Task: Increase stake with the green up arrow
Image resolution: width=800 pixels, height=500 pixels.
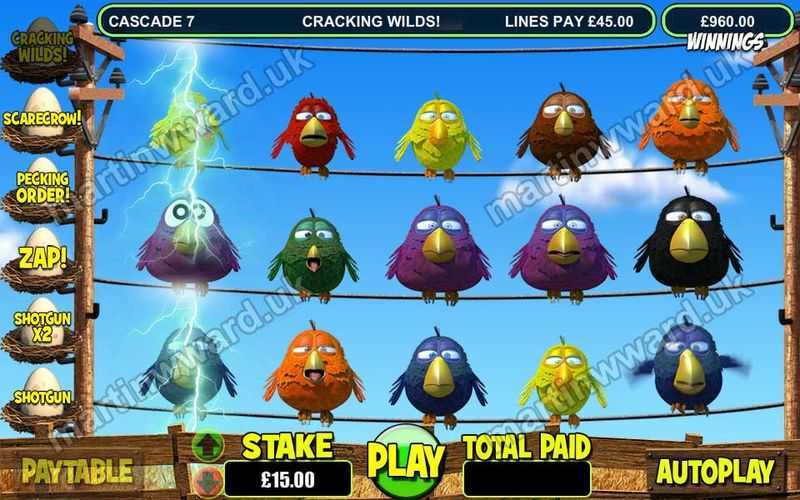Action: point(209,443)
